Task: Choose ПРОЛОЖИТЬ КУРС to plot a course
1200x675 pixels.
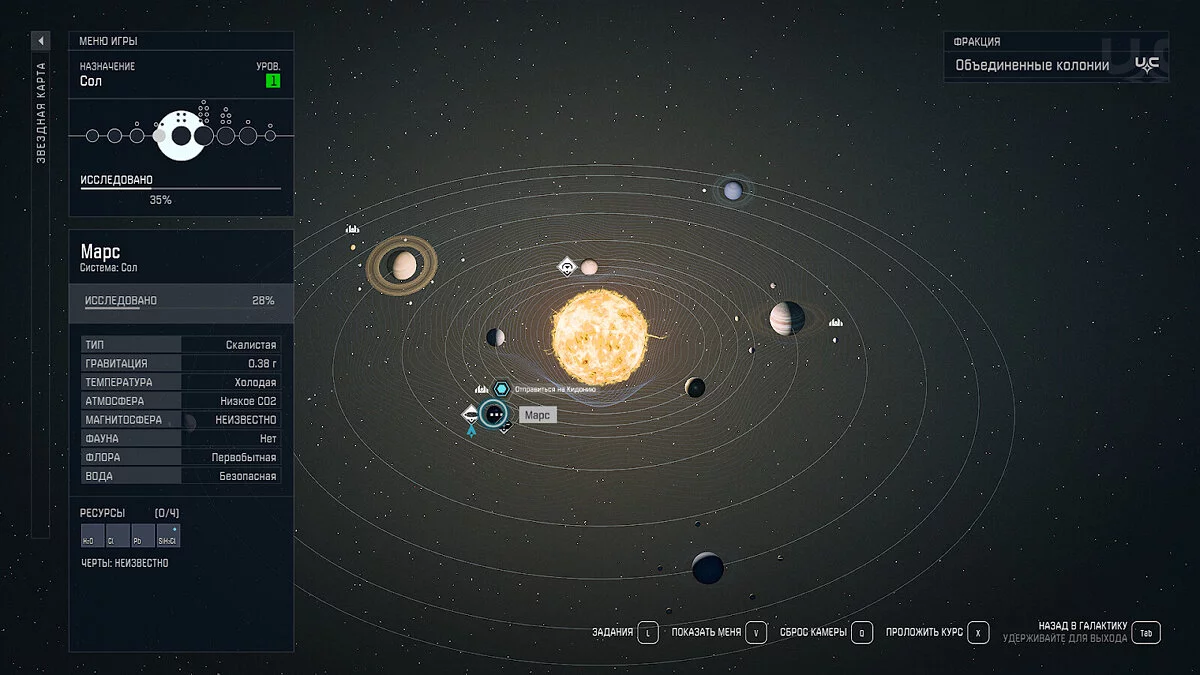Action: point(978,633)
